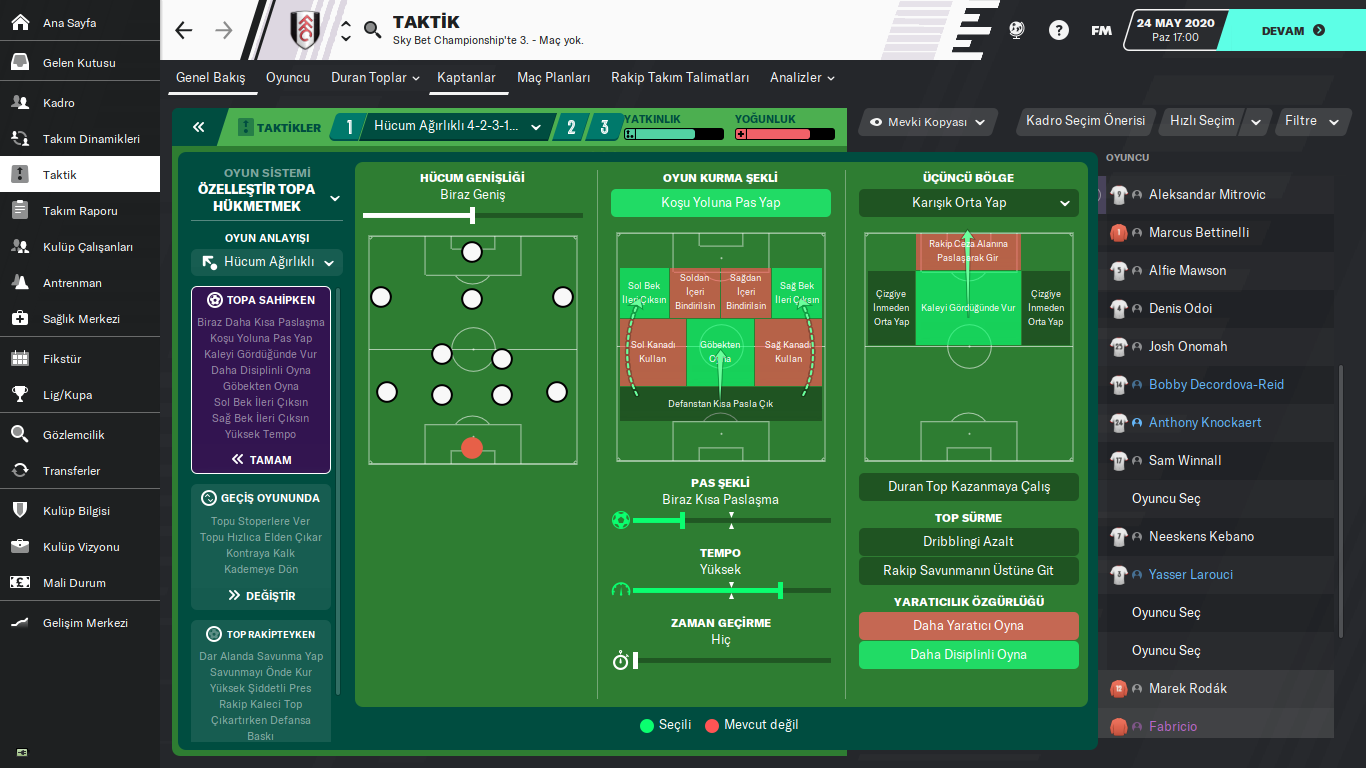Toggle Duran Top Kazanmaya Çalış
Screen dimensions: 1366x768
(968, 487)
